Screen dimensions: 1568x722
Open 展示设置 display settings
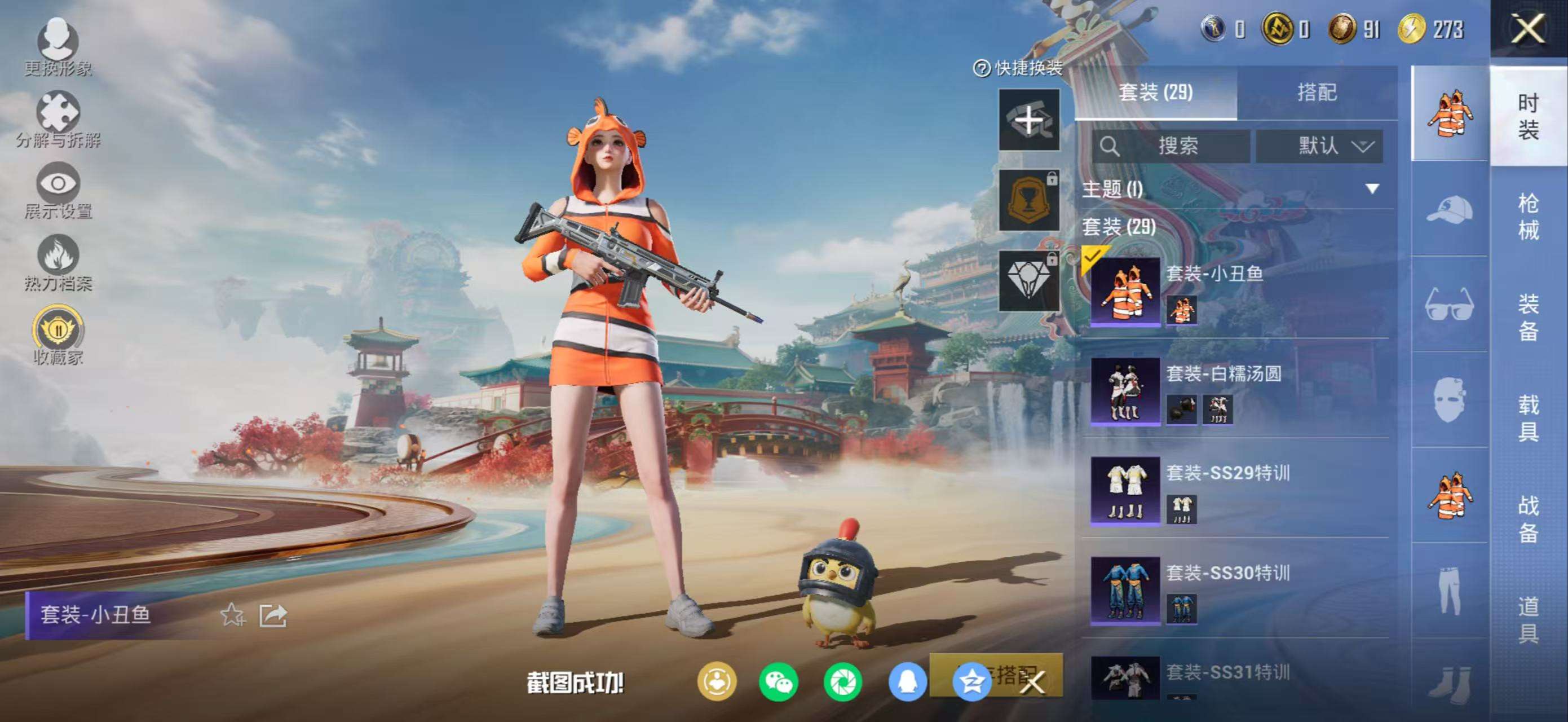click(x=58, y=191)
